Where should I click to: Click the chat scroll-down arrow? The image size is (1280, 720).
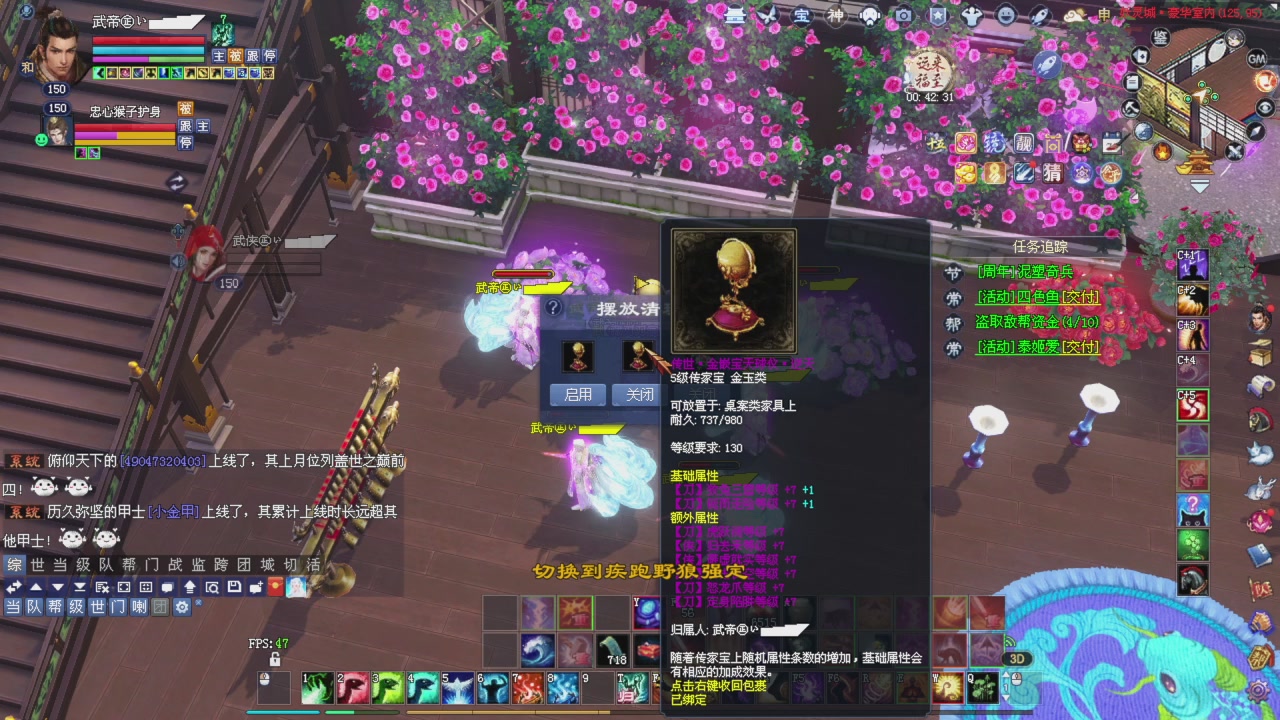coord(57,588)
